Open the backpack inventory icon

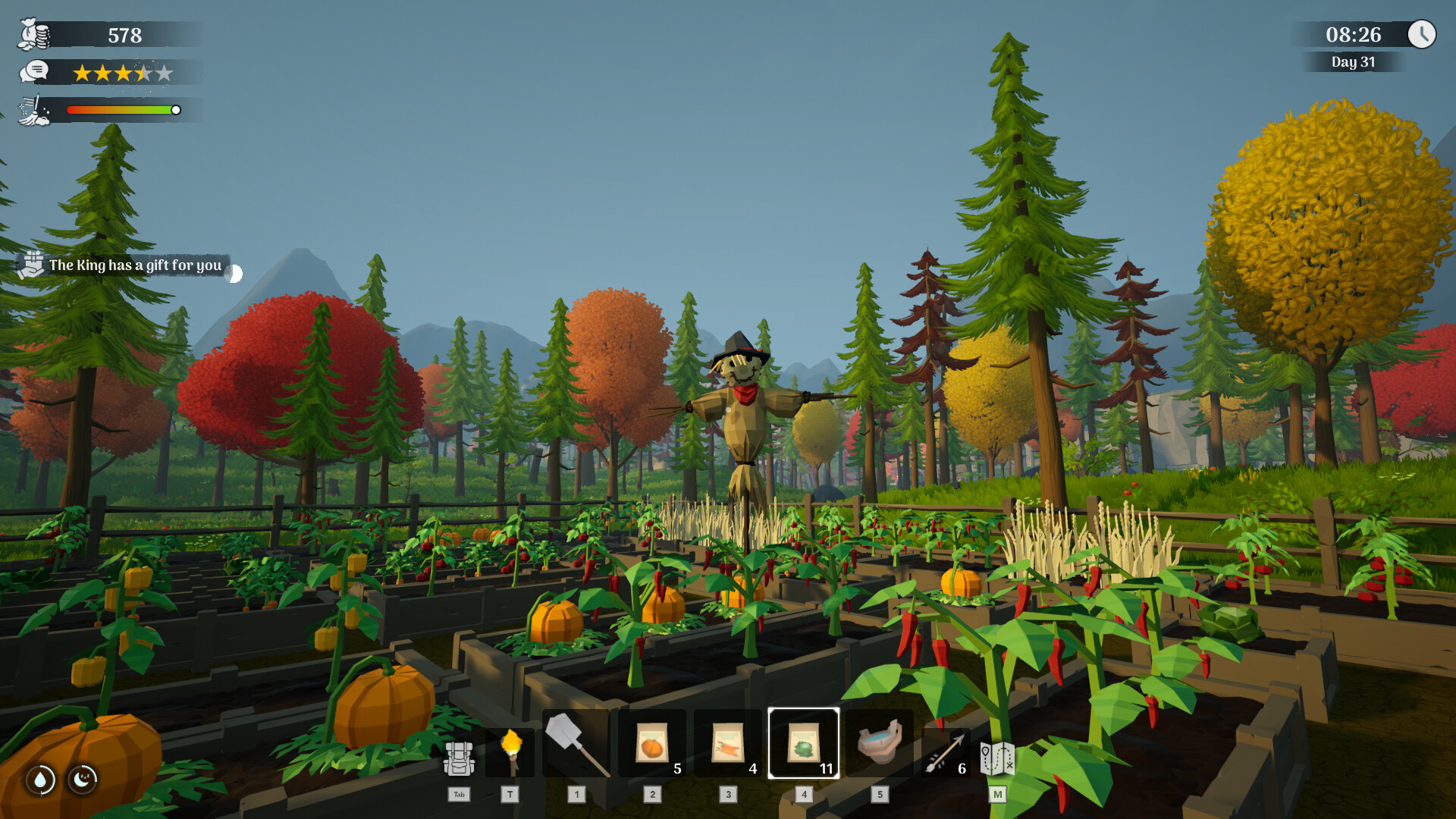tap(459, 758)
